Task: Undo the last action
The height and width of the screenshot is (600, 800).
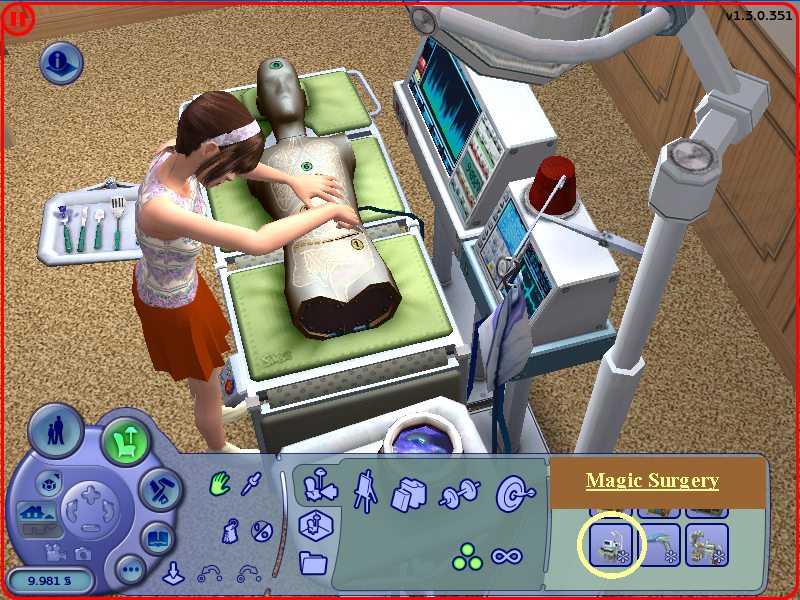Action: tap(209, 573)
